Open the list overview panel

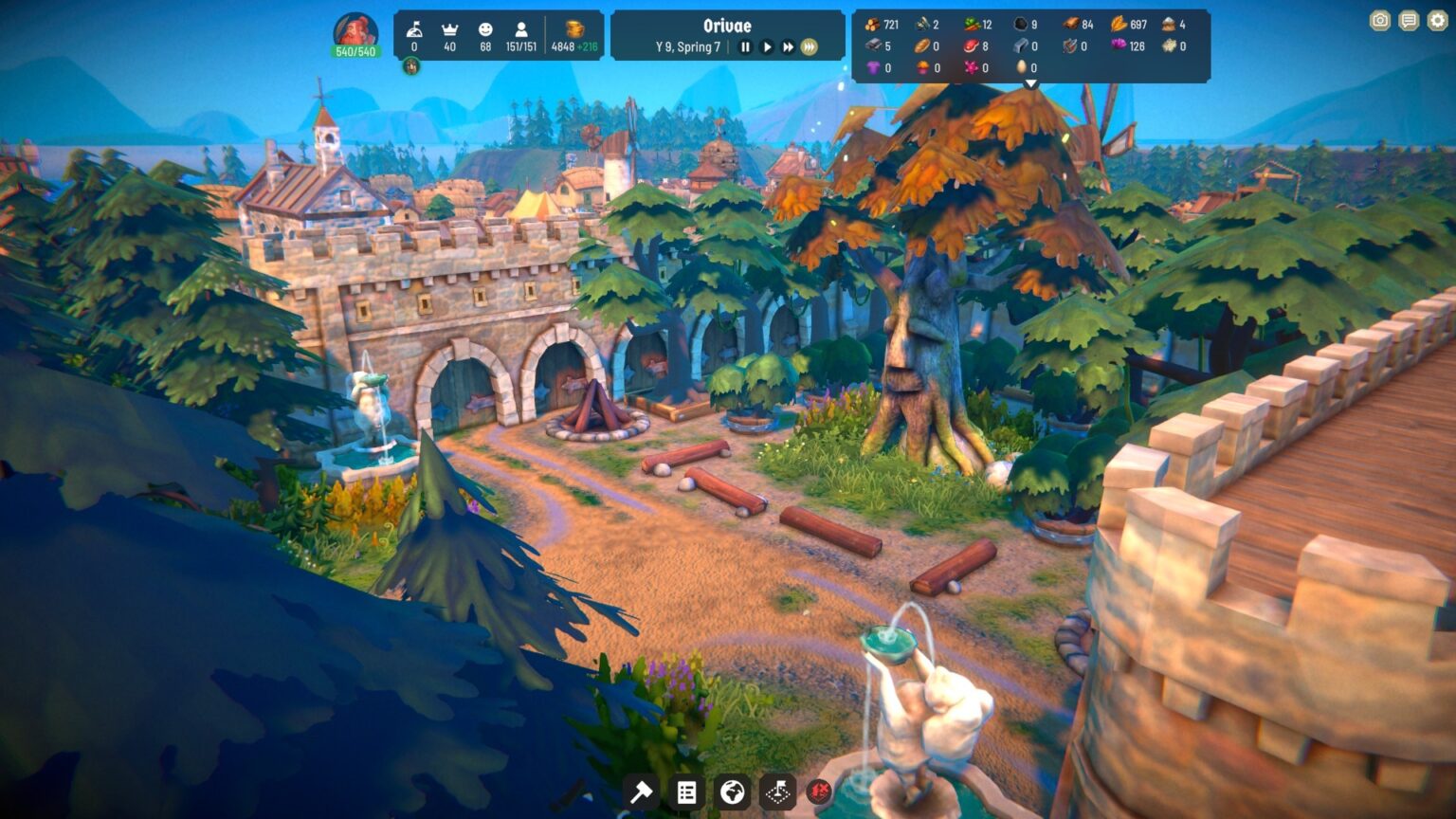(686, 792)
